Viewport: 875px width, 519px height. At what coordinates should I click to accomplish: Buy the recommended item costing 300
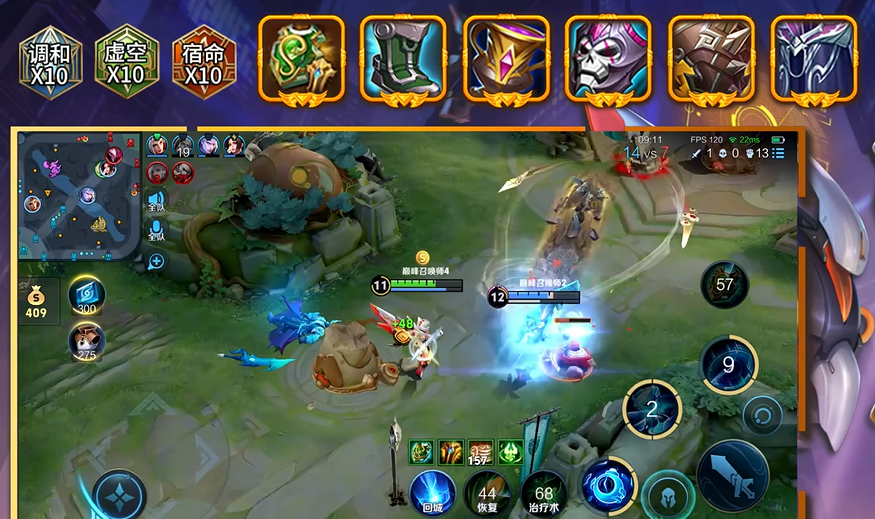click(x=87, y=295)
